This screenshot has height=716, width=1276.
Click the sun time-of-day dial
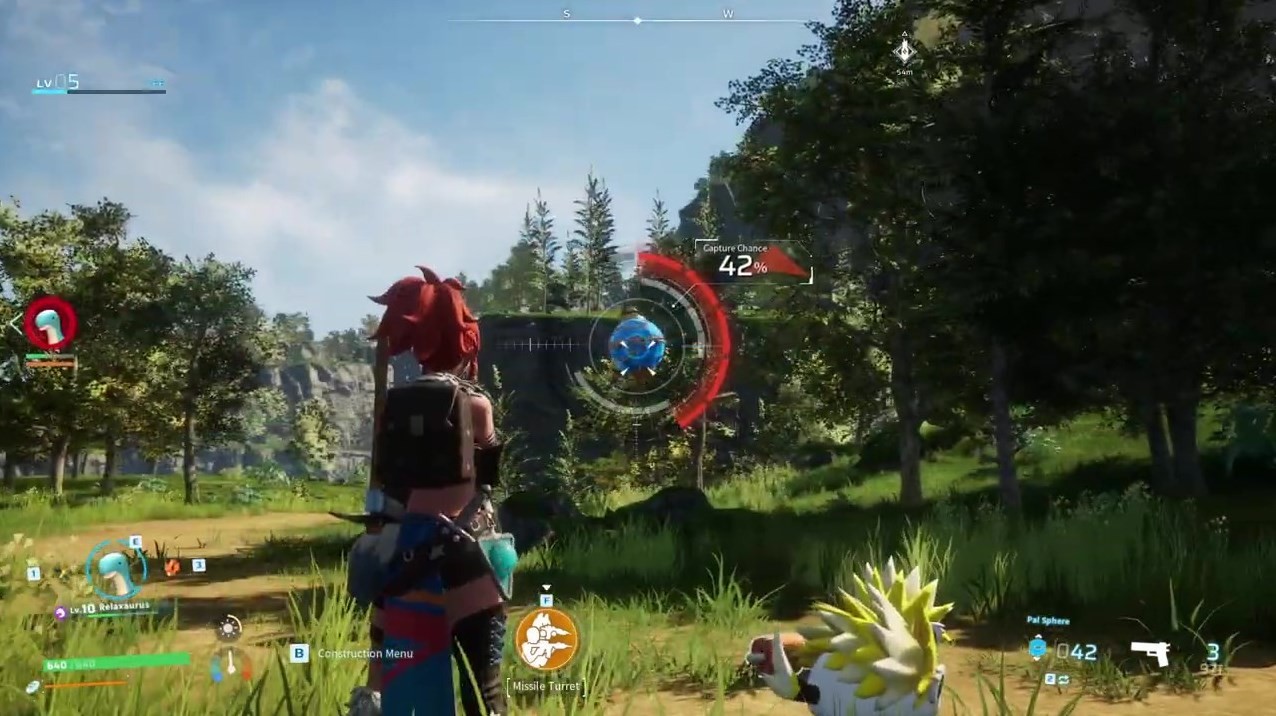pyautogui.click(x=229, y=628)
